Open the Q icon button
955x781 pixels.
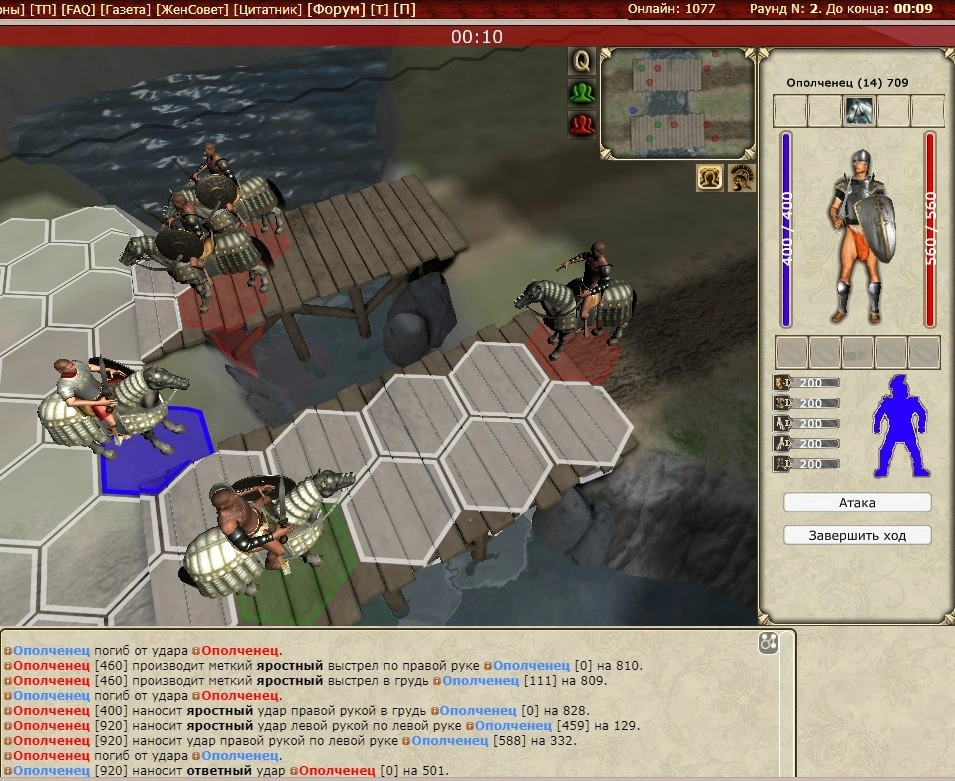coord(581,61)
